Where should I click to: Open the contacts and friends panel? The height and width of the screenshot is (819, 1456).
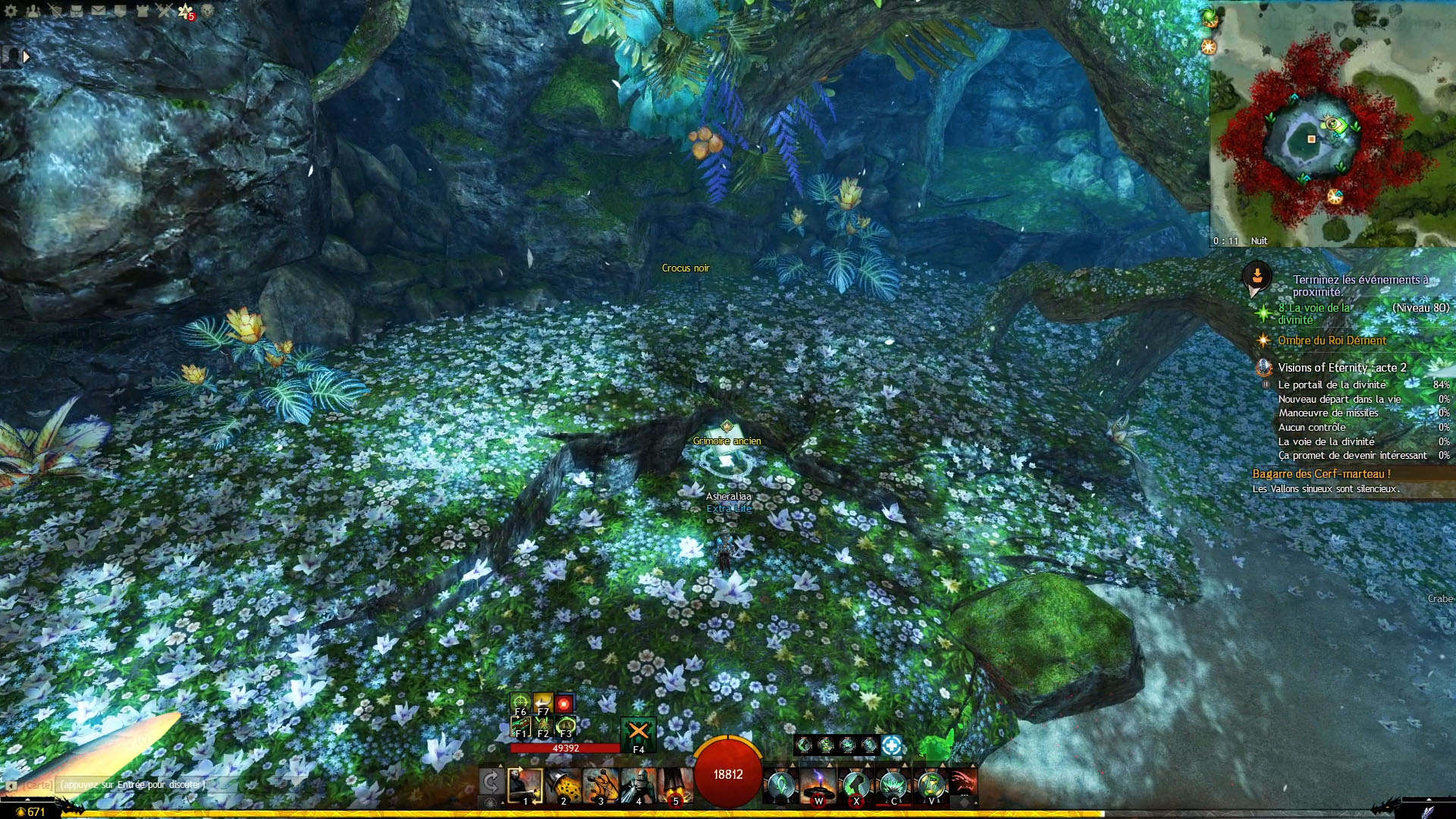pos(33,11)
